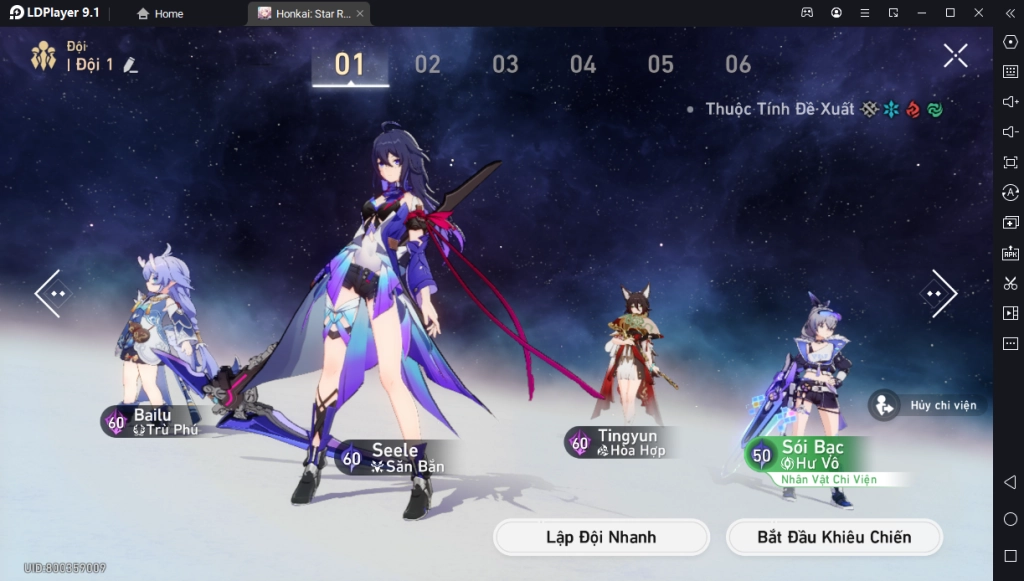Switch to team tab 02
This screenshot has height=581, width=1024.
point(428,65)
